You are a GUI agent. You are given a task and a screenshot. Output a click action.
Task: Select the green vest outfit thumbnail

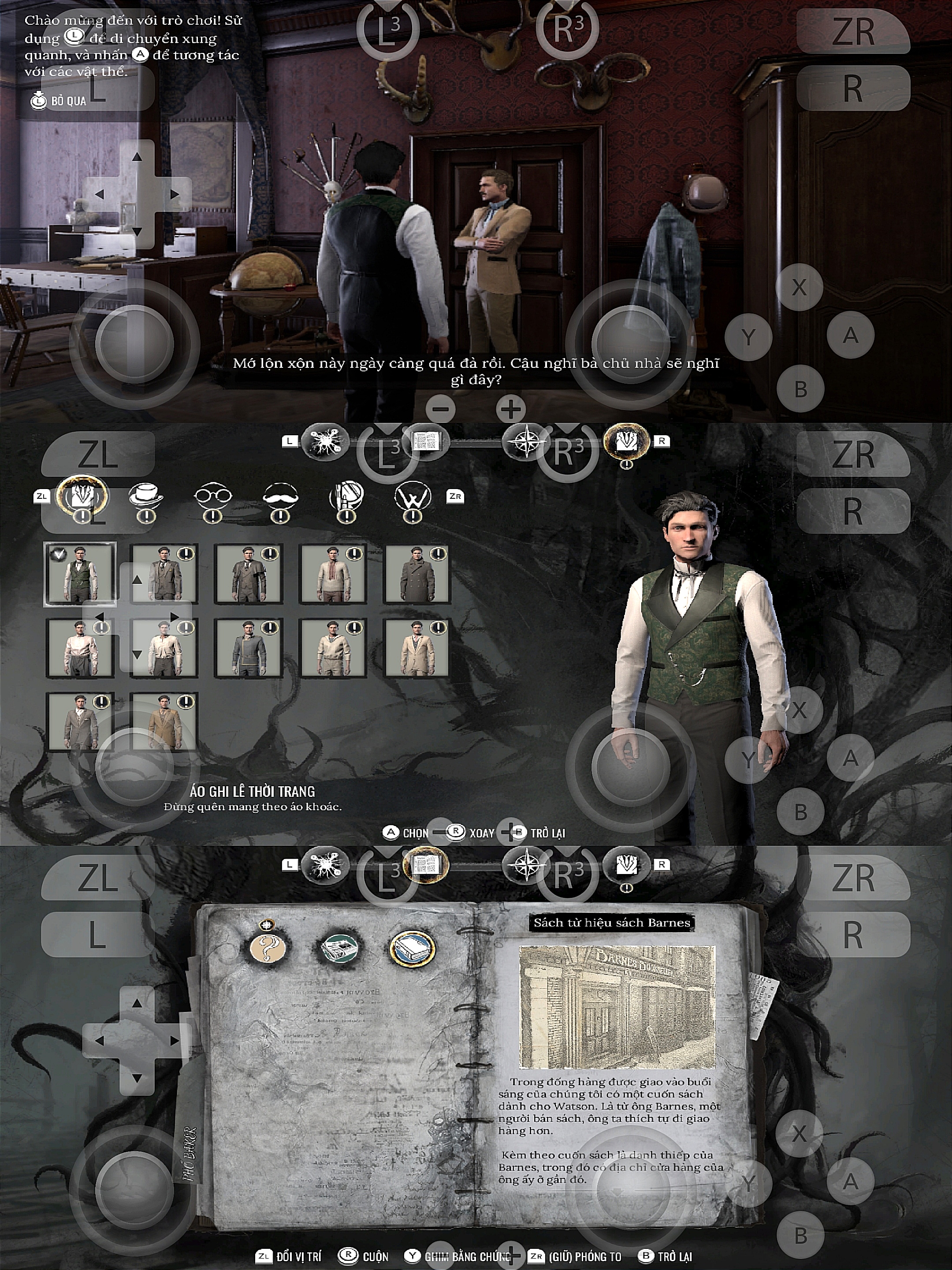[x=80, y=574]
